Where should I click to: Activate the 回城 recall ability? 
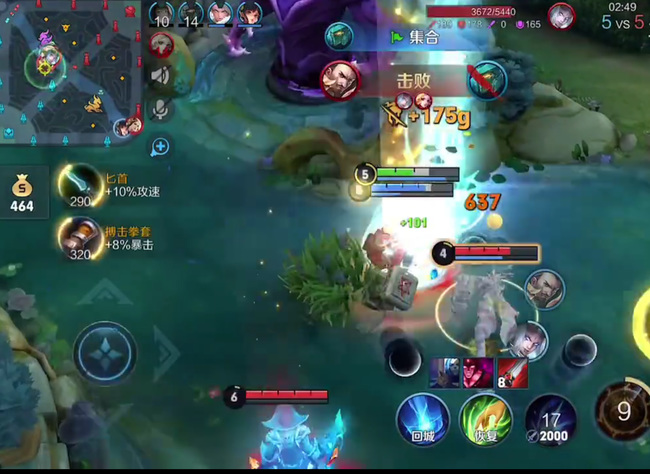coord(421,419)
